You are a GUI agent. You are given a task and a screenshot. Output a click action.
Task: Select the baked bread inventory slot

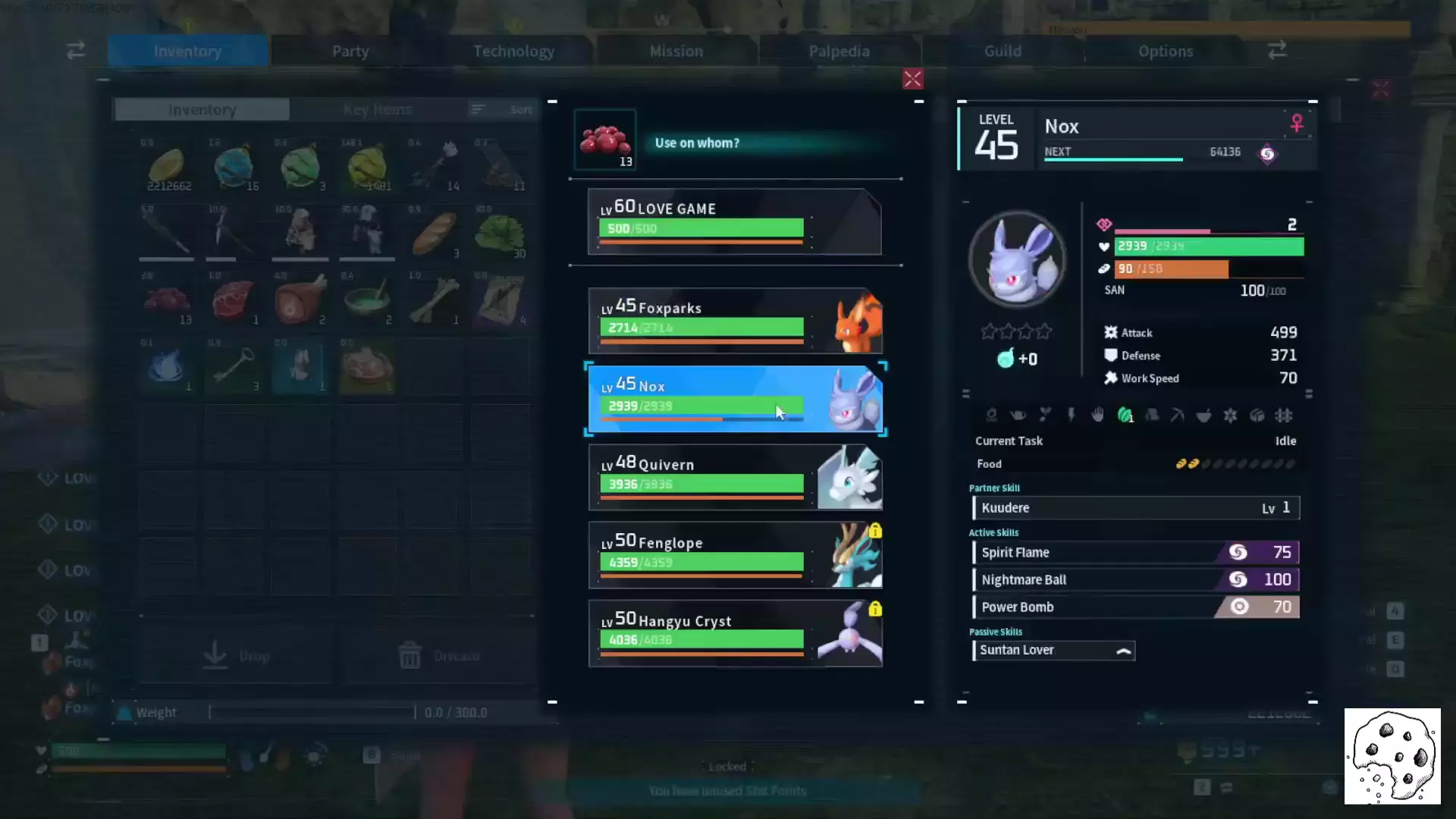pos(435,233)
